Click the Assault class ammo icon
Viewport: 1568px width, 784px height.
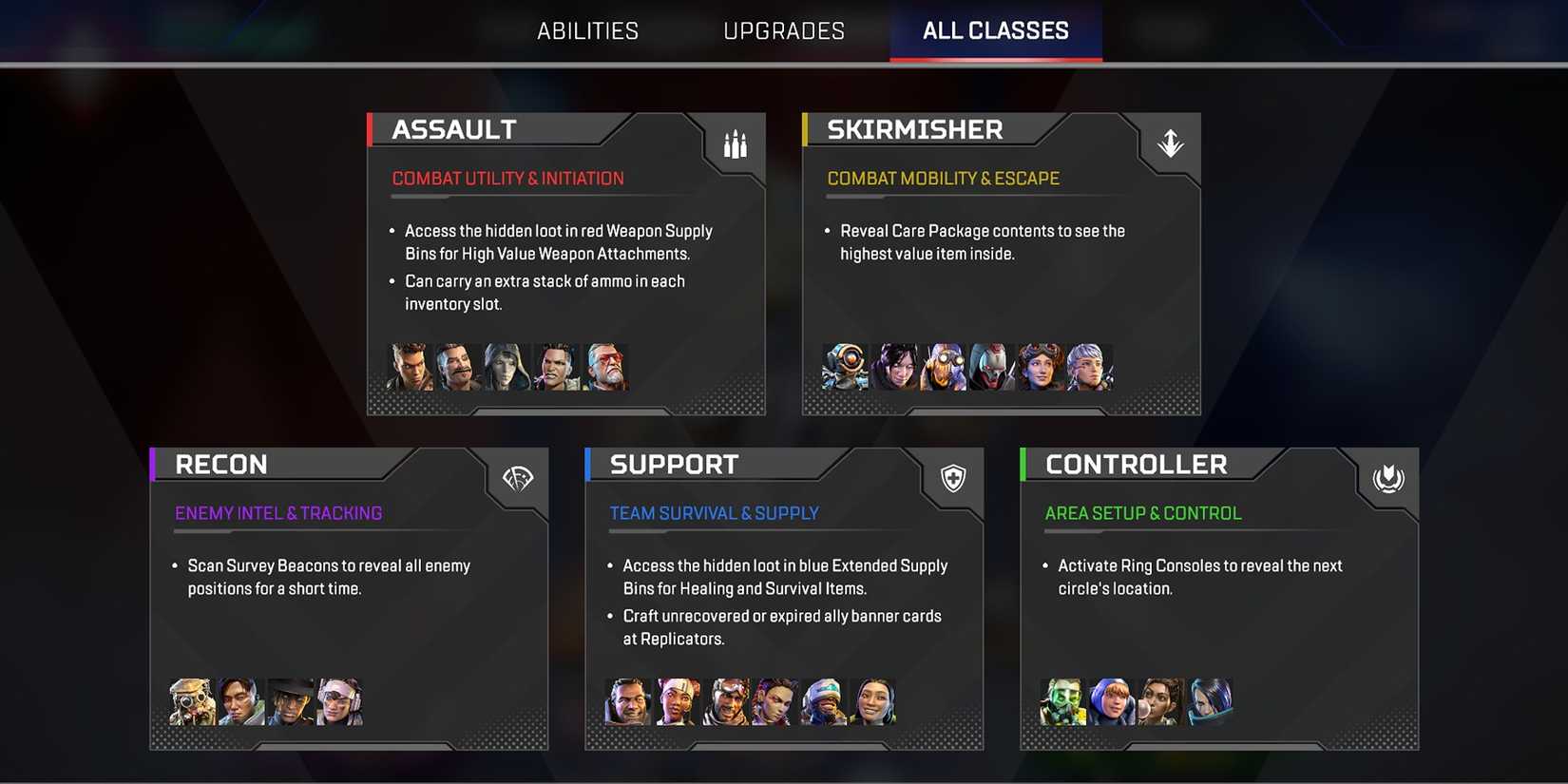735,143
